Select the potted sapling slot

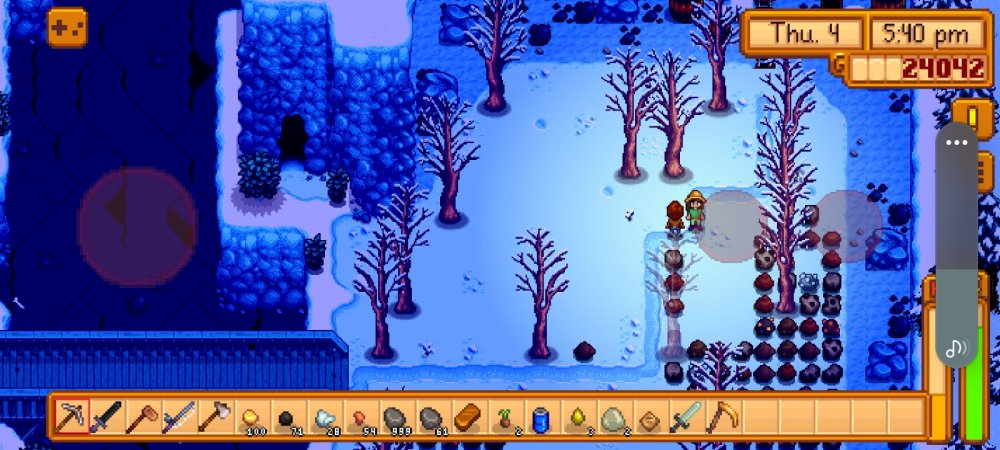click(x=504, y=416)
